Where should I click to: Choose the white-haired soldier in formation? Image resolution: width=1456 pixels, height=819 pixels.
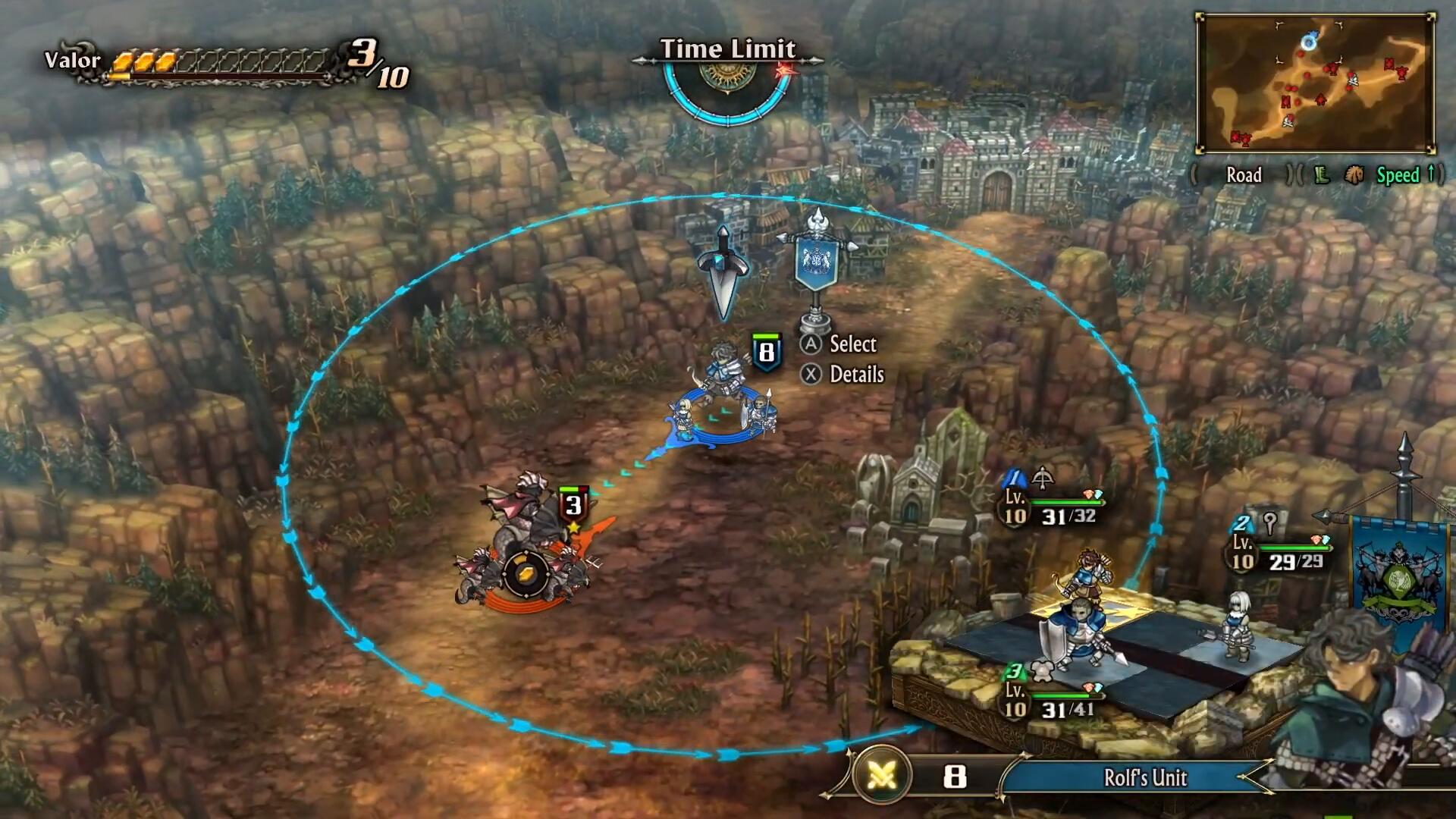(x=1238, y=625)
